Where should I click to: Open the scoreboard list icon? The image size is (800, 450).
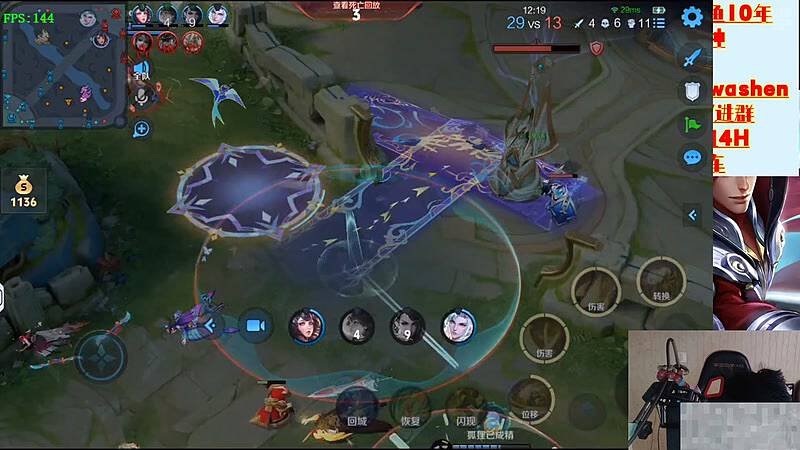pos(659,22)
